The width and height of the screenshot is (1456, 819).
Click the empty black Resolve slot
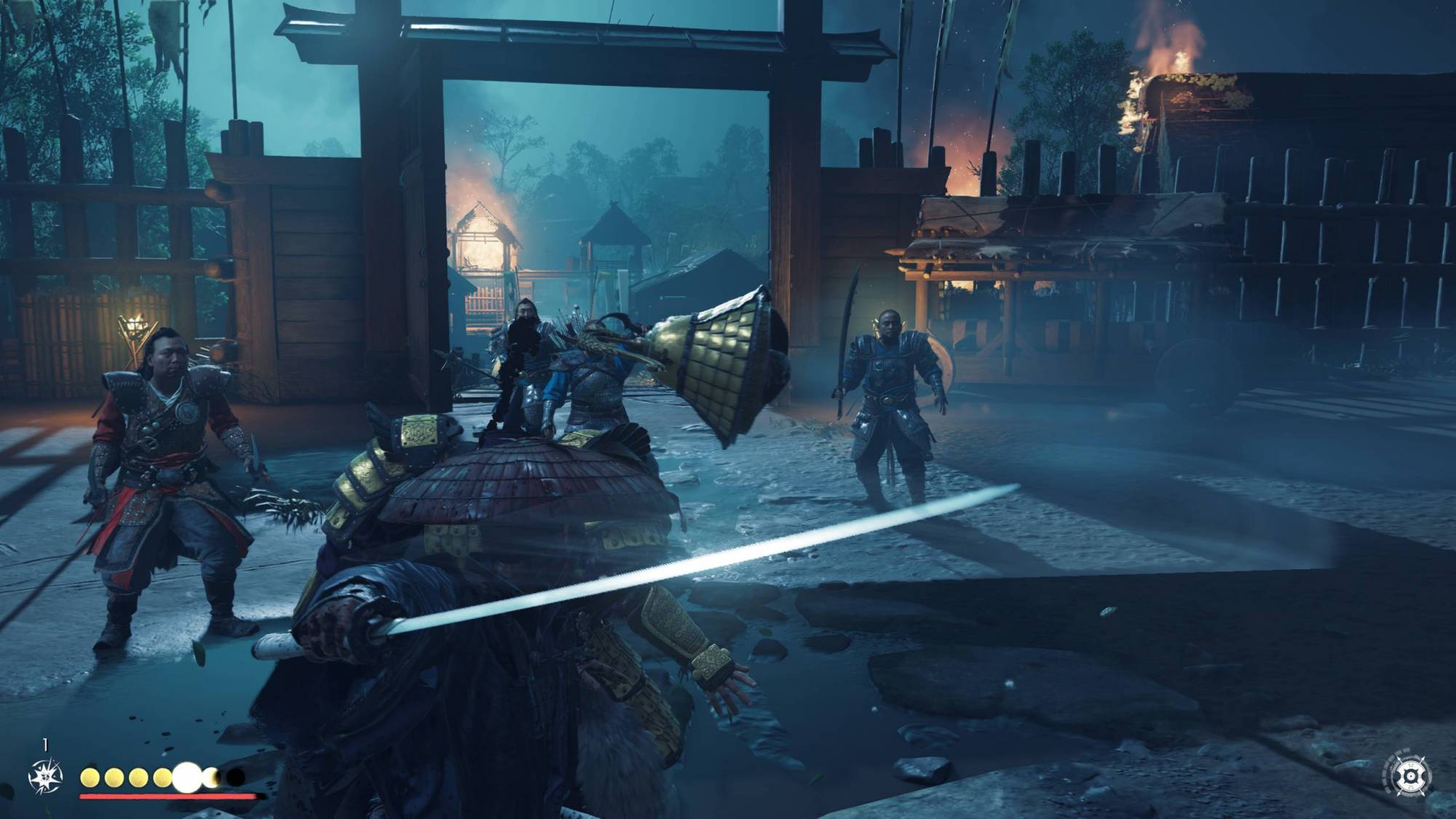click(234, 778)
